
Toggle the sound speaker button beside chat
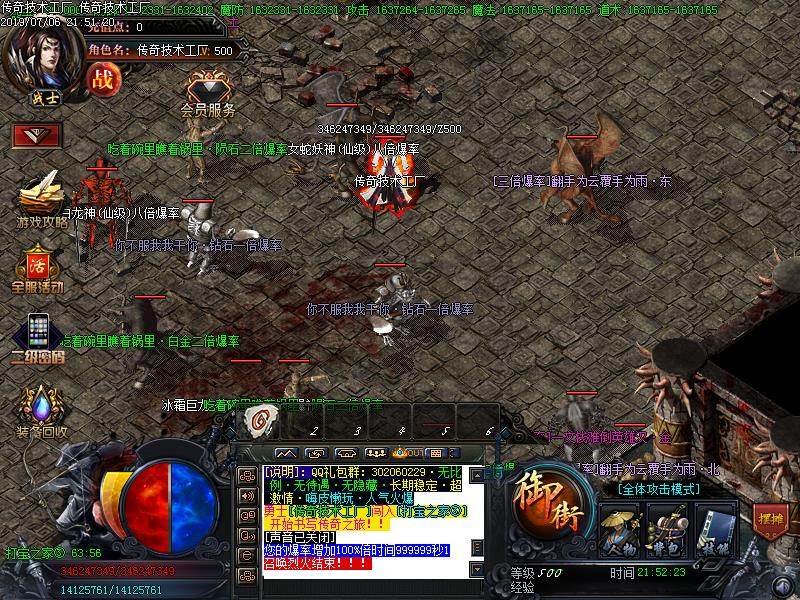coord(246,494)
